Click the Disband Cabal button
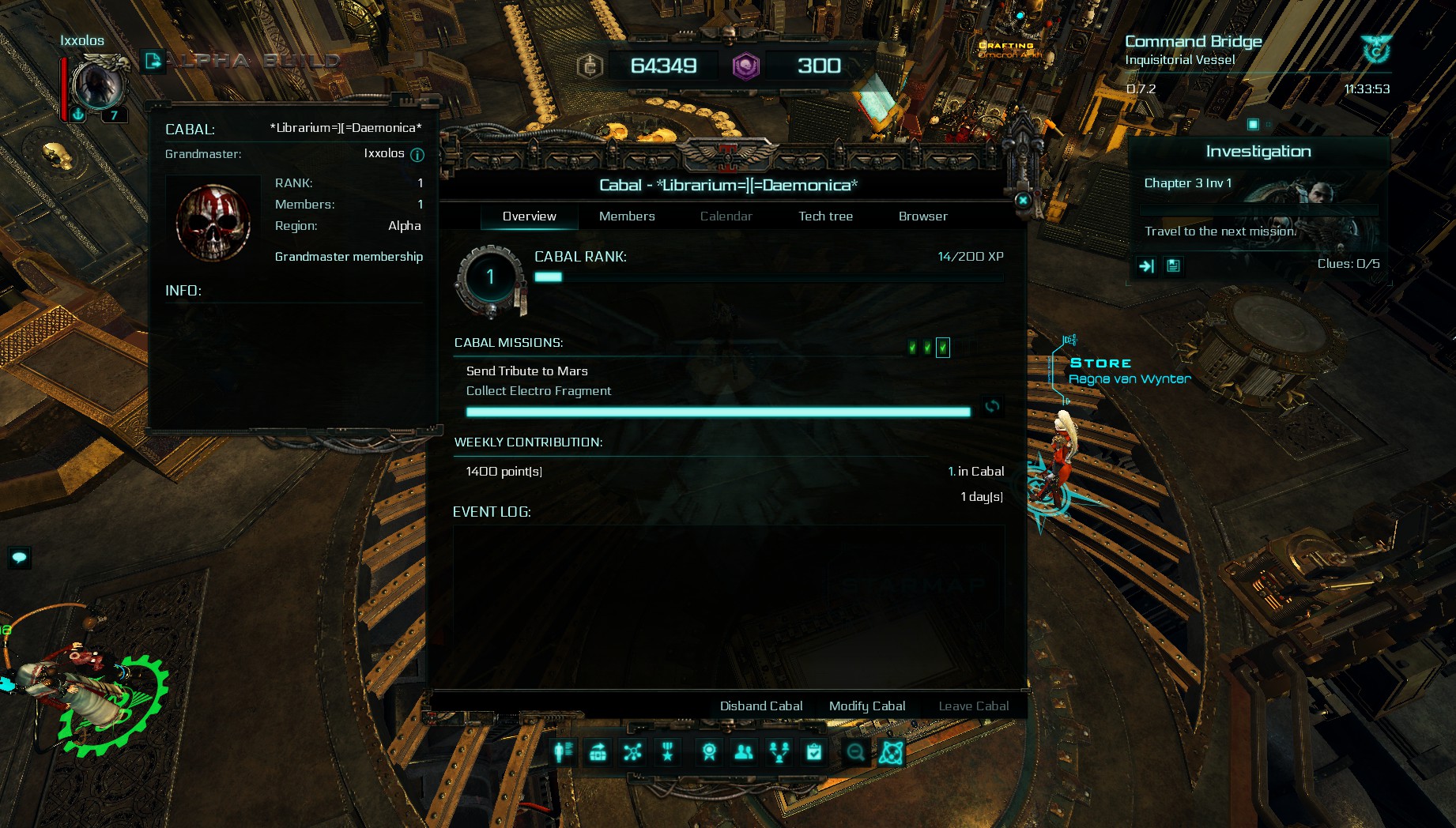 [x=760, y=706]
